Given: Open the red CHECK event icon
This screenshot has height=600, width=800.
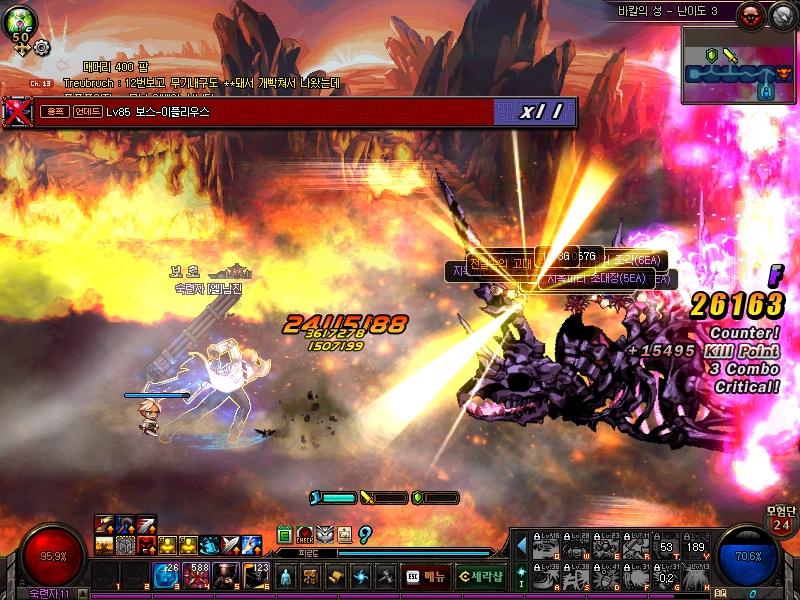Looking at the screenshot, I should coord(305,534).
